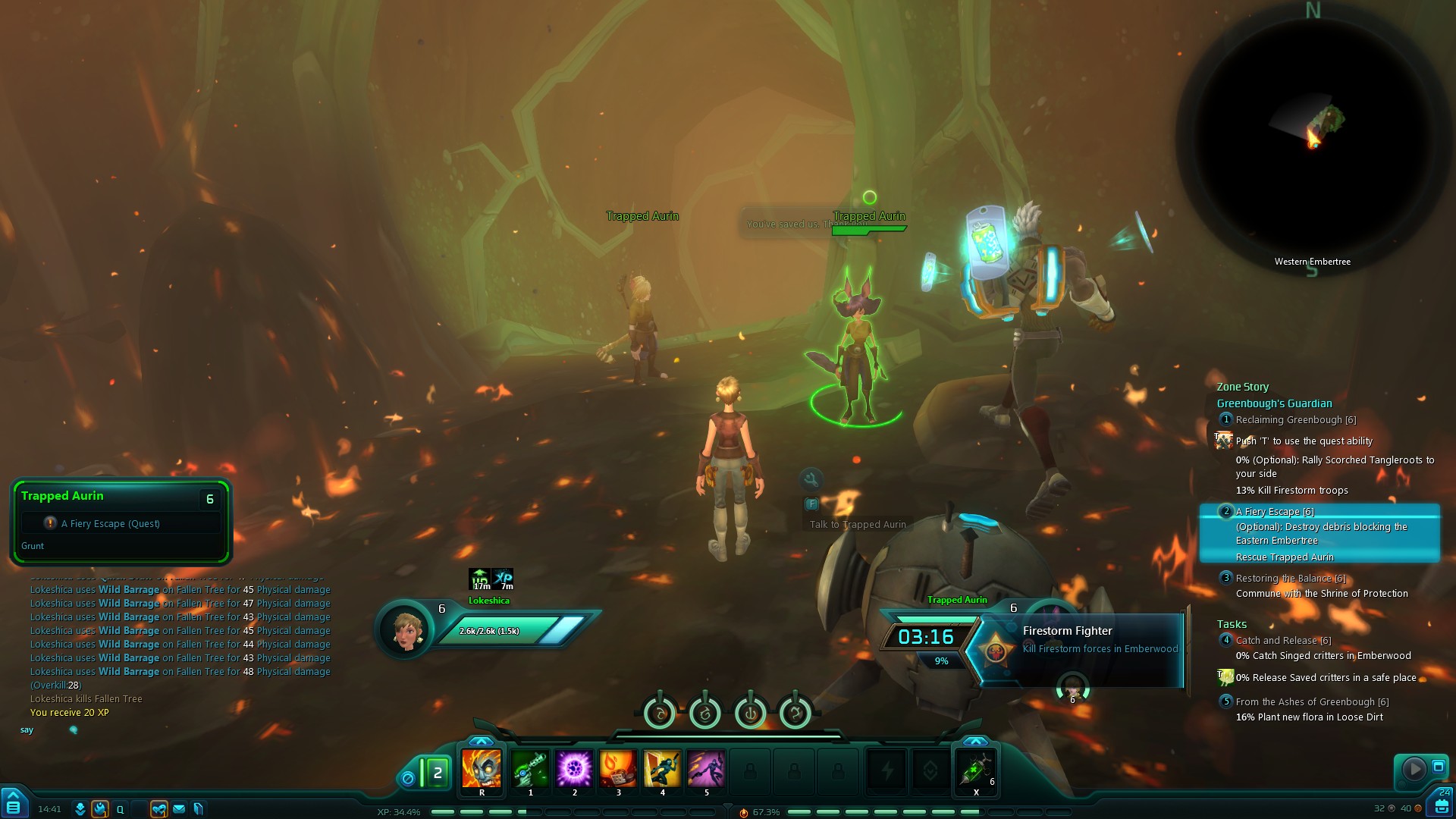The height and width of the screenshot is (819, 1456).
Task: Open the blue book codex icon
Action: (199, 809)
